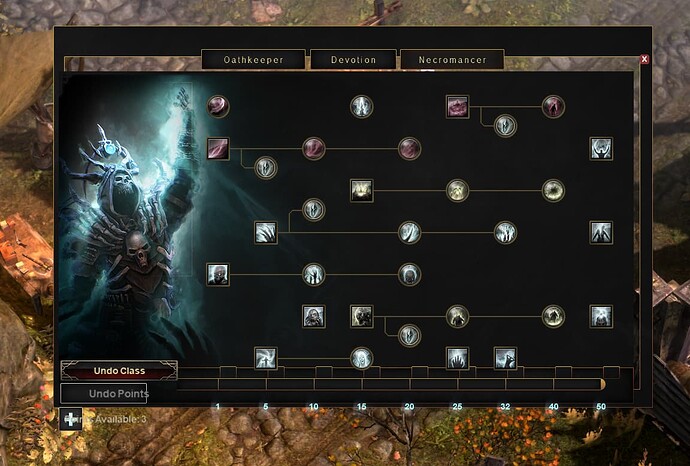This screenshot has width=690, height=466.
Task: Add a mastery point with the plus button
Action: pyautogui.click(x=72, y=420)
